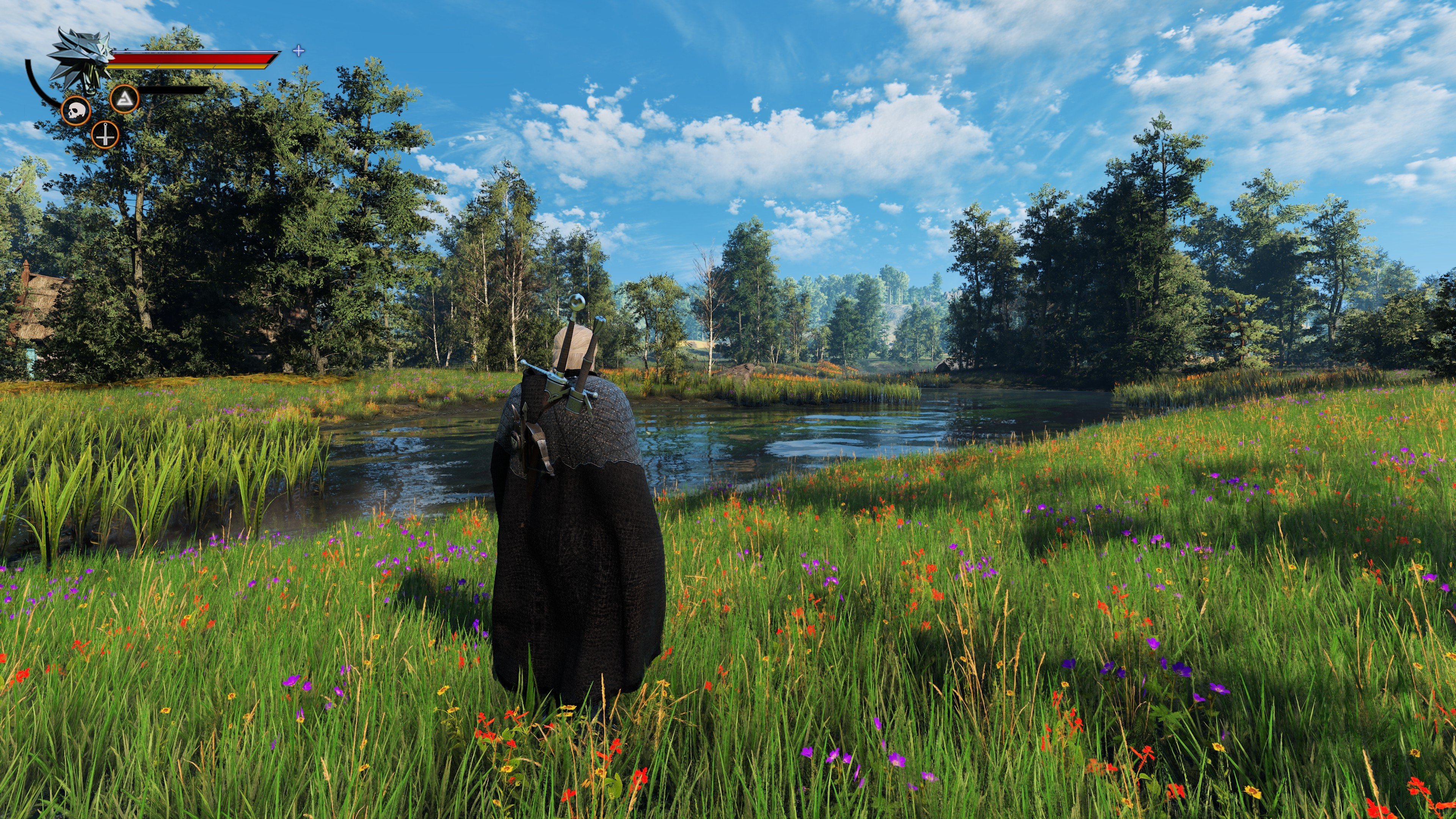Click the inverted sword buff icon
Screen dimensions: 1456x819
click(105, 135)
